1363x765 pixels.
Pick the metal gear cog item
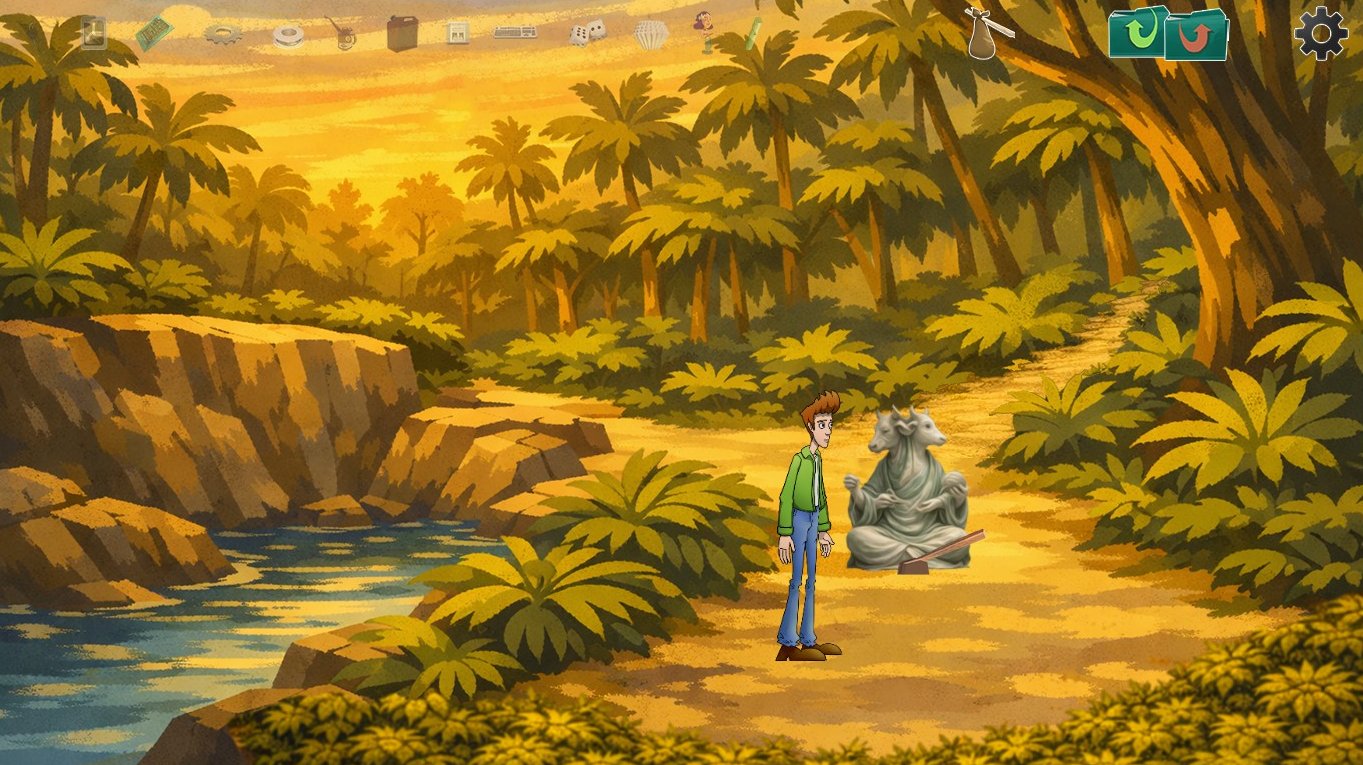[223, 35]
